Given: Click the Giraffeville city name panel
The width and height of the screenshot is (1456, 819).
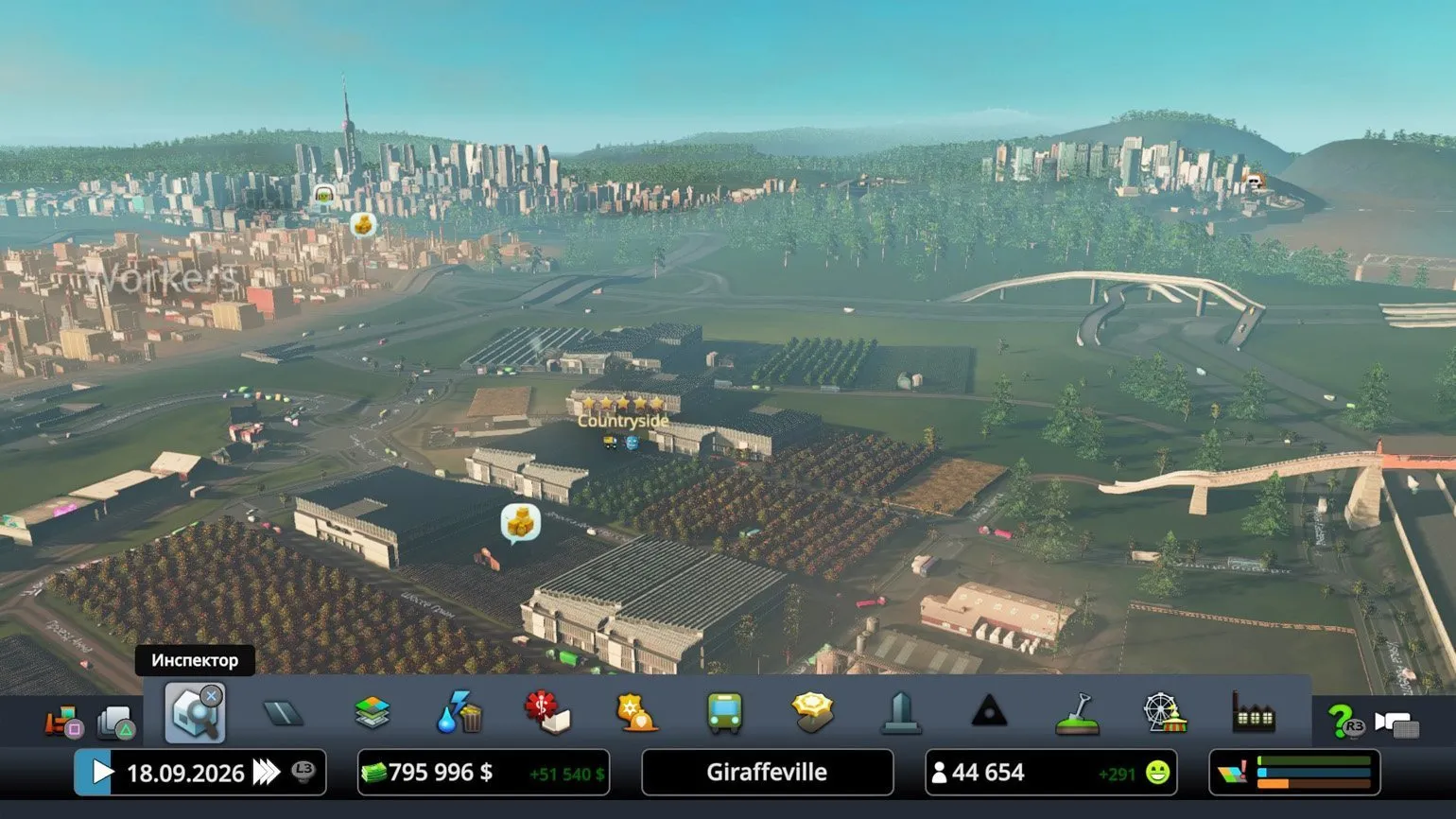Looking at the screenshot, I should [x=767, y=773].
